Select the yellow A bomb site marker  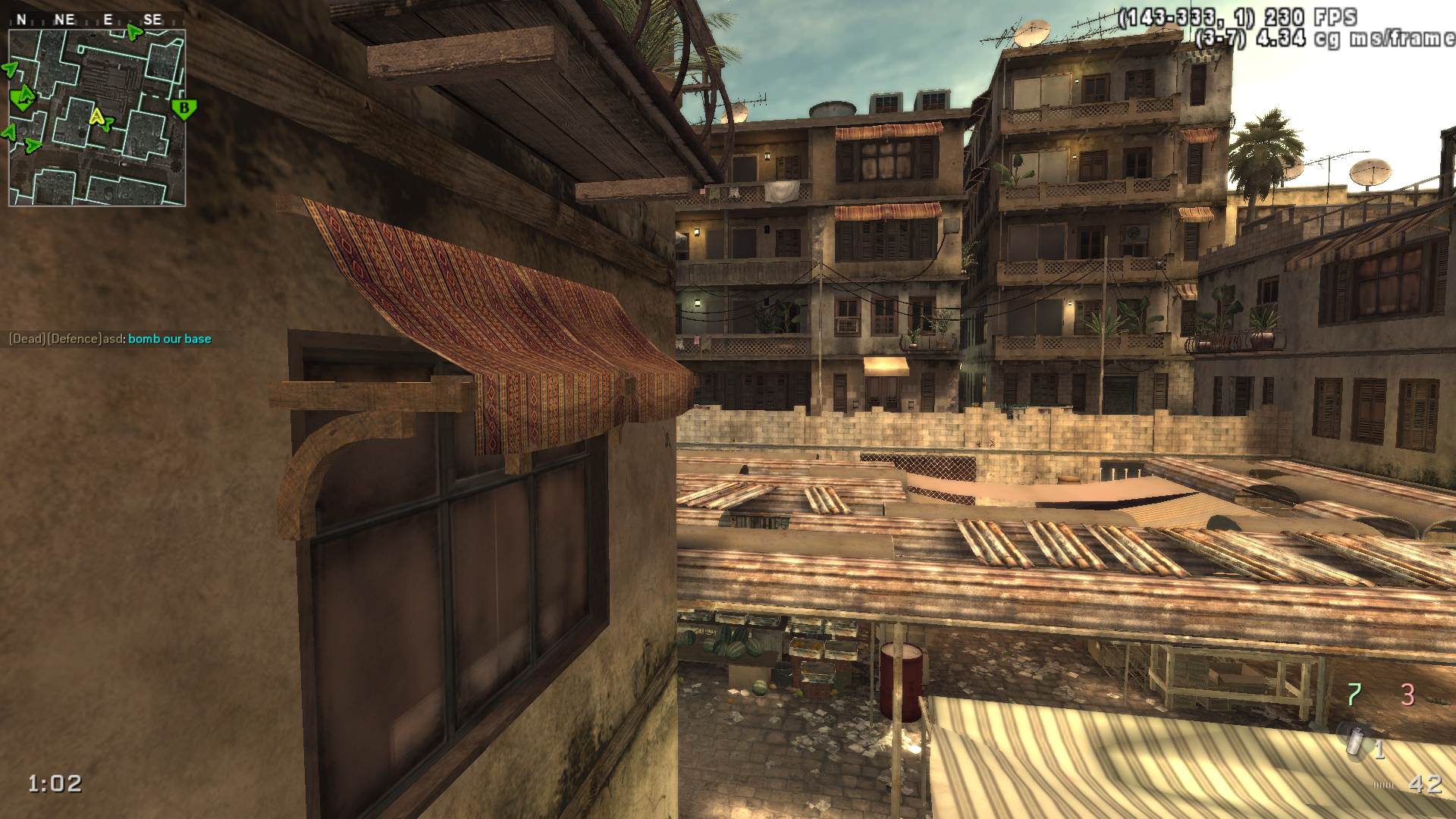(96, 117)
